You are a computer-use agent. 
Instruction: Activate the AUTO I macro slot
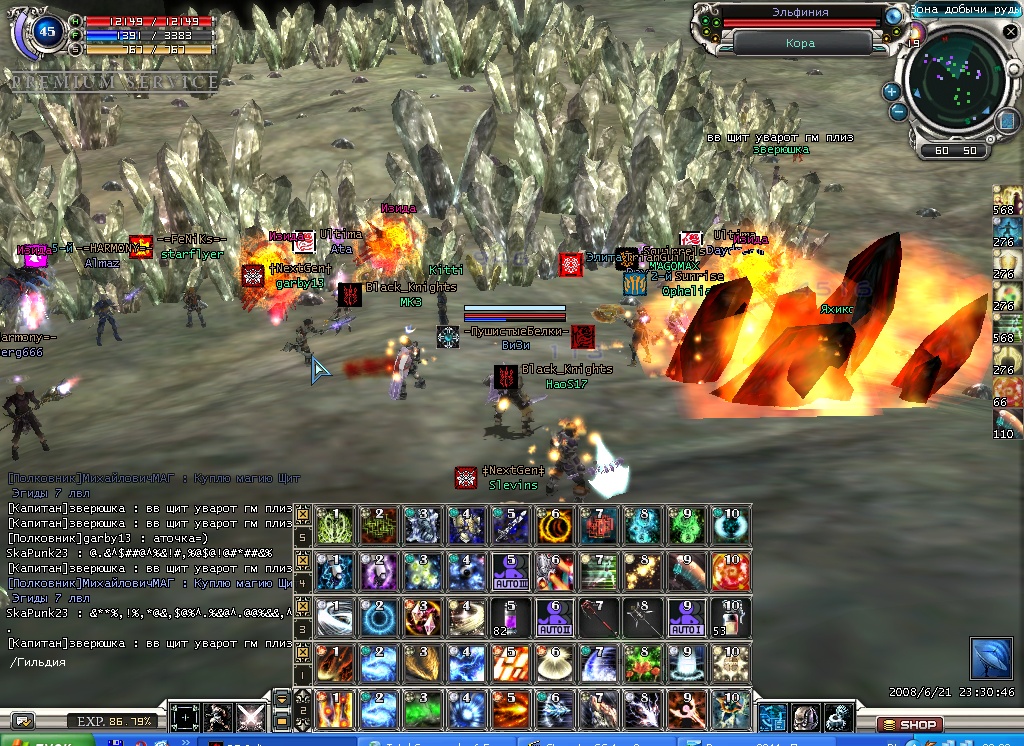tap(686, 618)
